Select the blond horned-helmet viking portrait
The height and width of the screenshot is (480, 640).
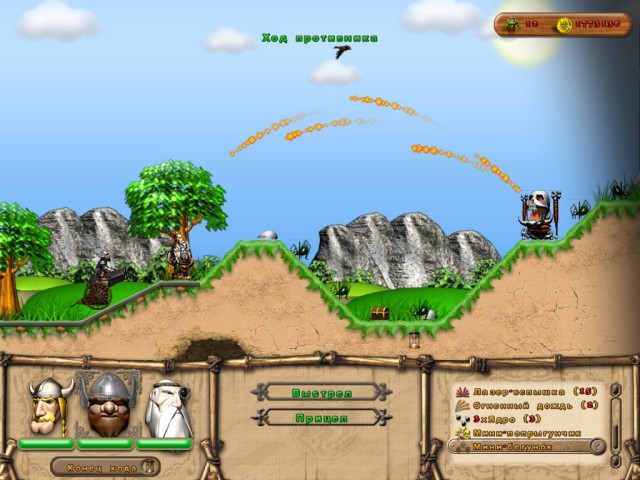tap(46, 407)
